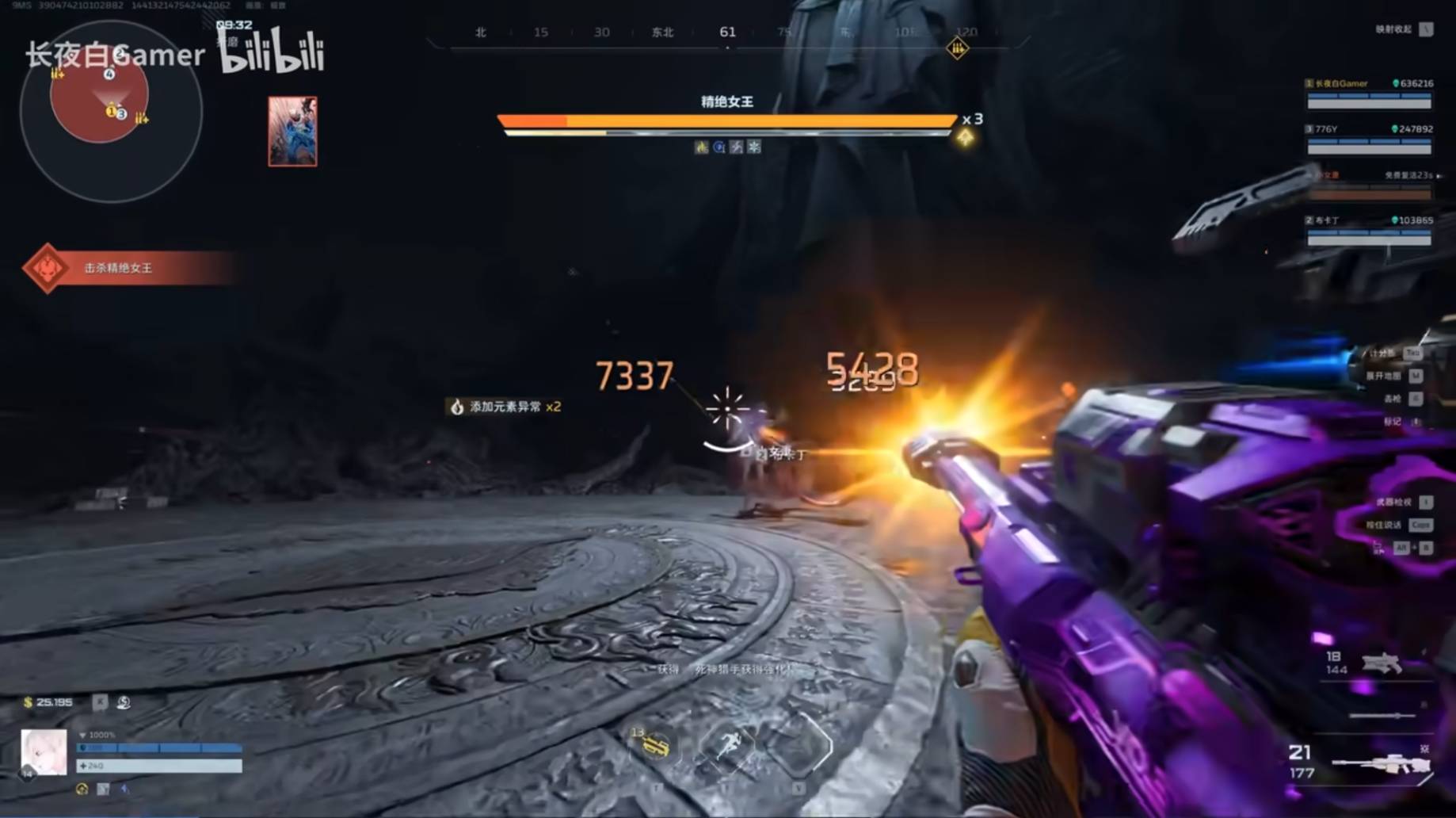
Task: Open the circular minimap
Action: coord(111,111)
